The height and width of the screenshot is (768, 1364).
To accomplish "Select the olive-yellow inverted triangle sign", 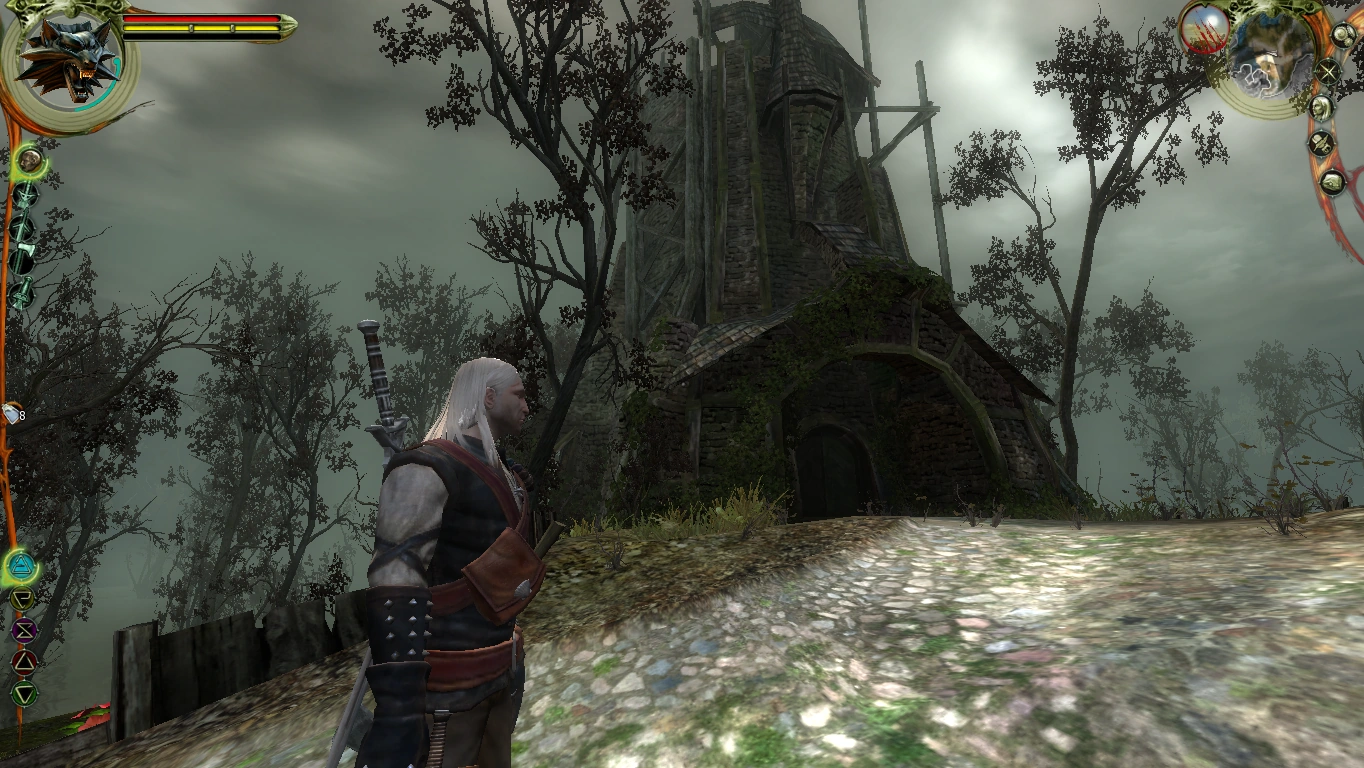I will [22, 600].
